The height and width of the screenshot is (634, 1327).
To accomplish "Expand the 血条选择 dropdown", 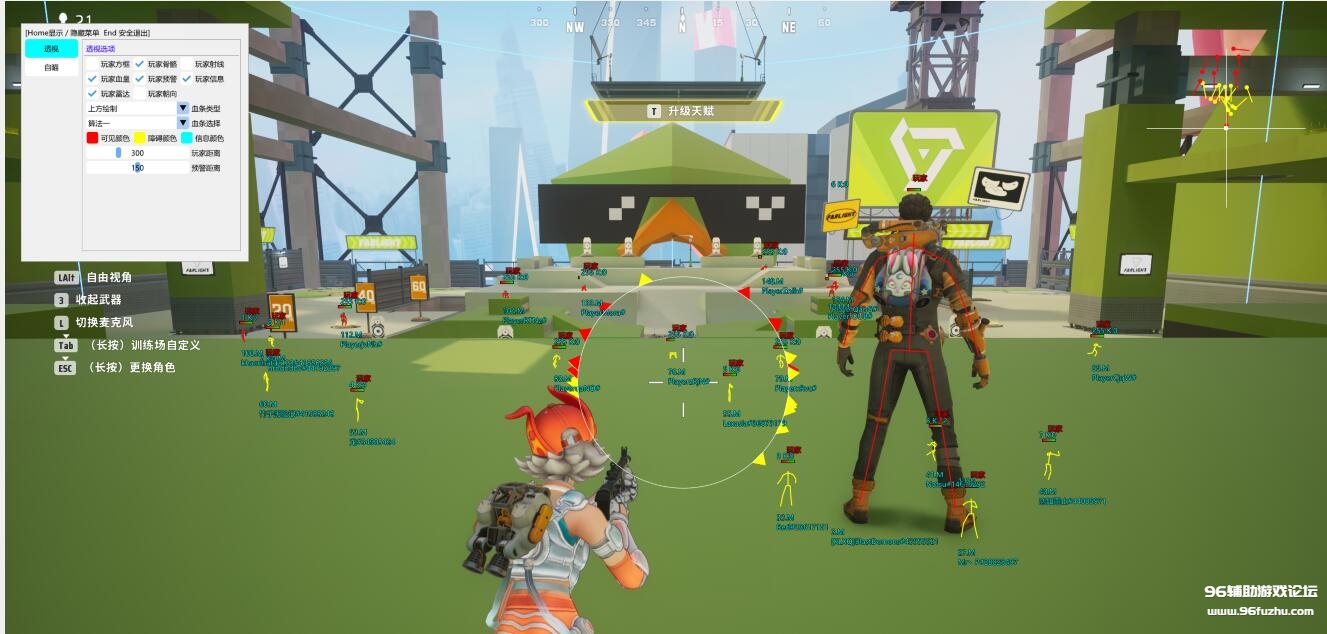I will coord(183,123).
